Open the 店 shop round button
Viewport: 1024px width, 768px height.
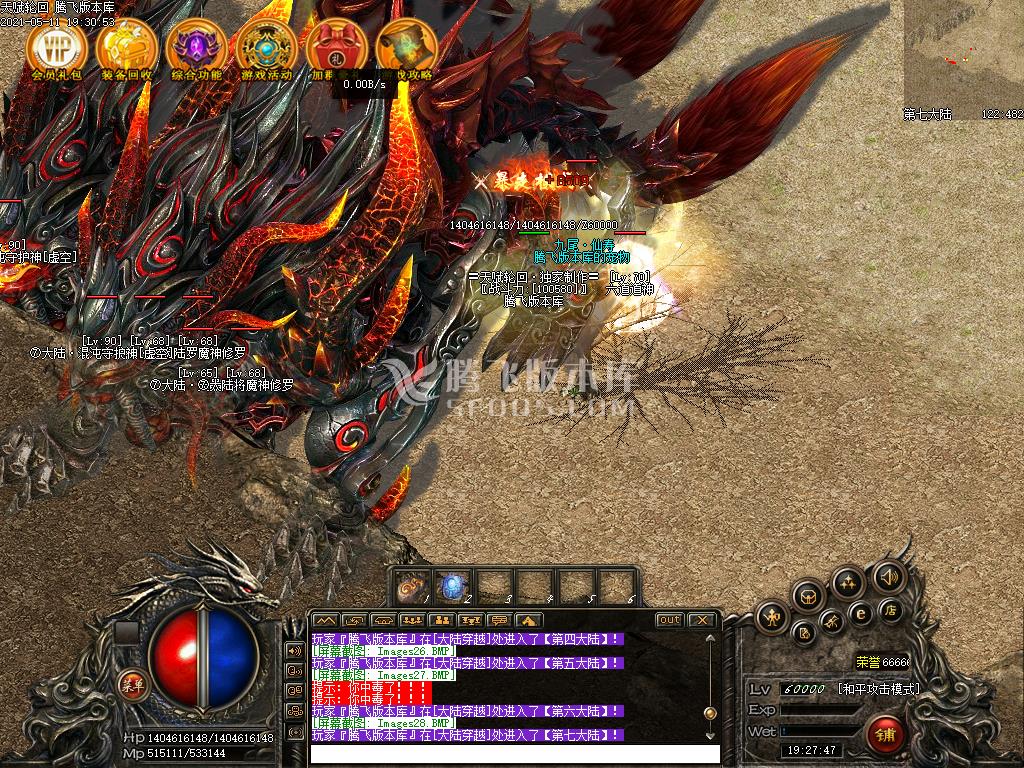pyautogui.click(x=888, y=609)
